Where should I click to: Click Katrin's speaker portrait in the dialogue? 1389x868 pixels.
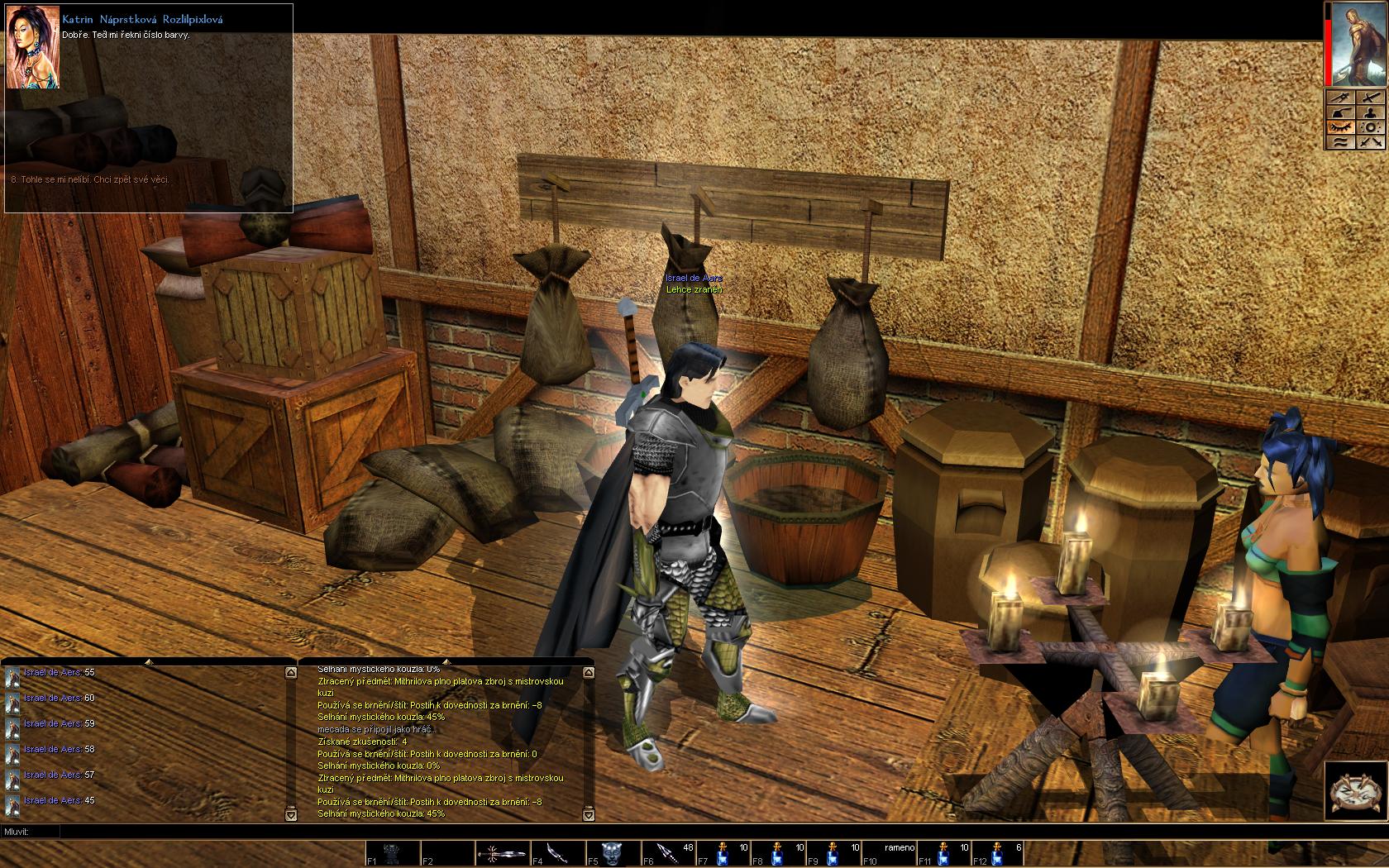(x=32, y=47)
